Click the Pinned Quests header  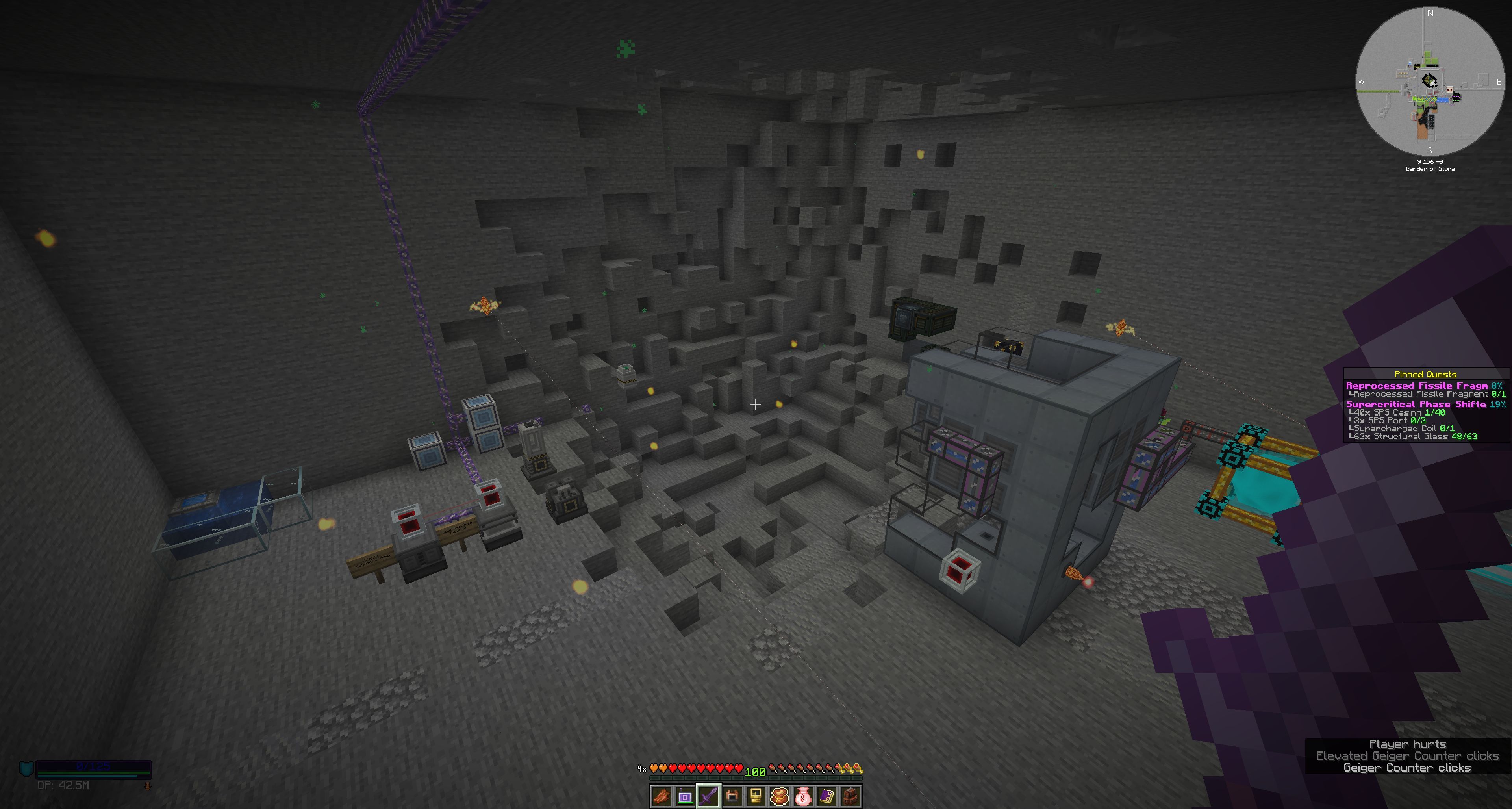point(1425,374)
